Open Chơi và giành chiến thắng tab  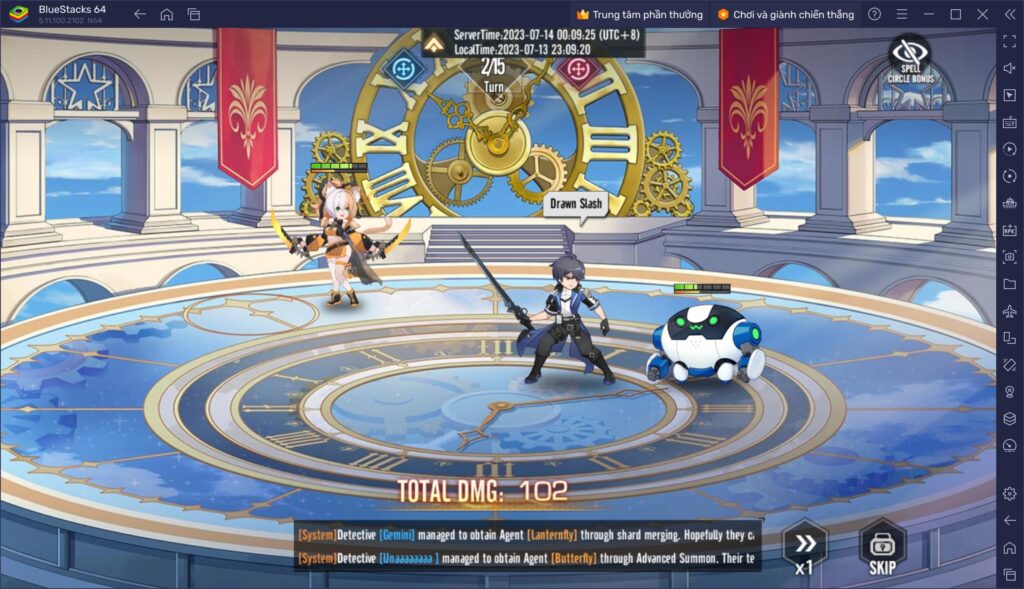(x=784, y=14)
